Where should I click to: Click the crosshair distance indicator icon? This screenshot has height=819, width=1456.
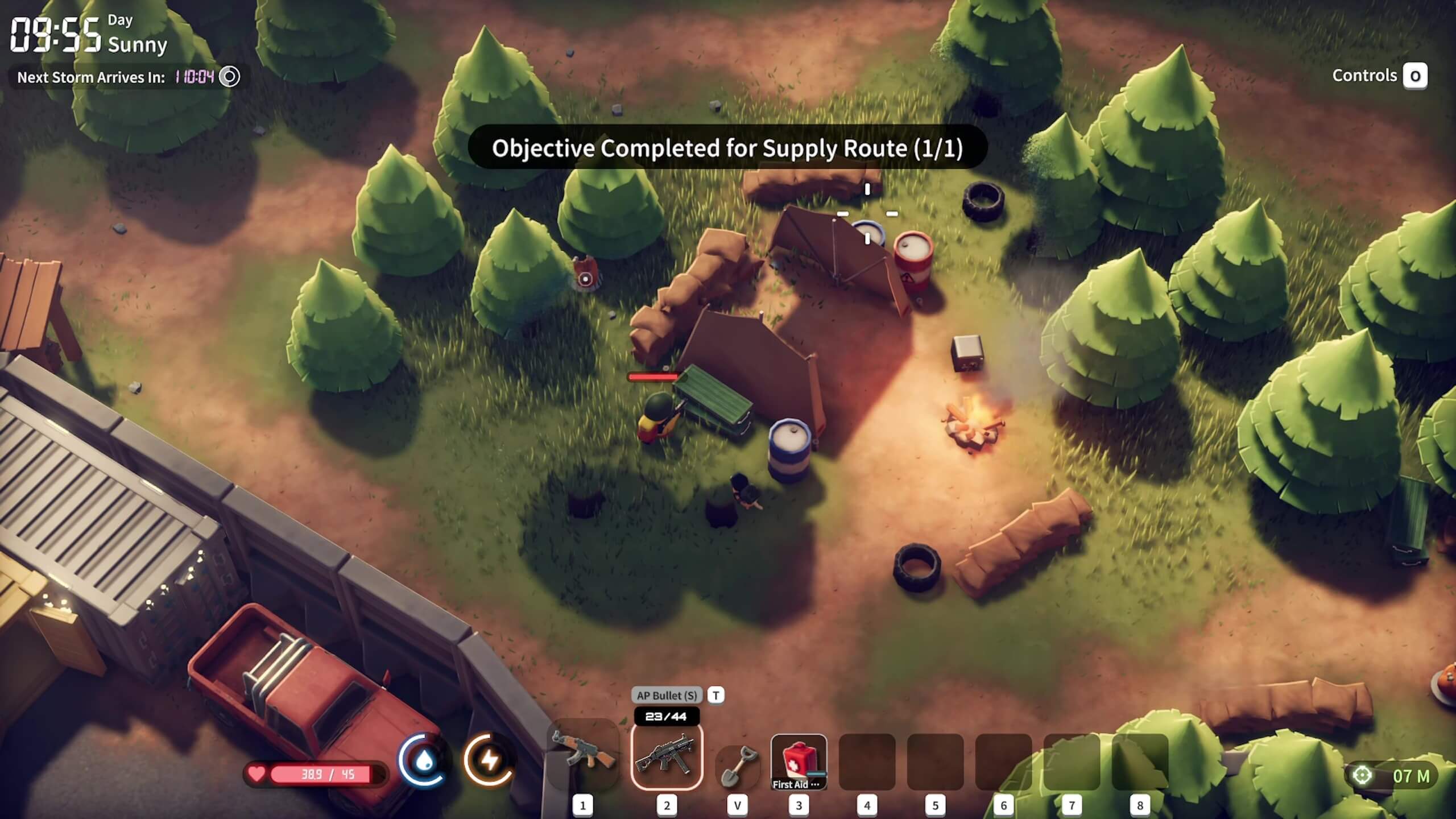1362,775
